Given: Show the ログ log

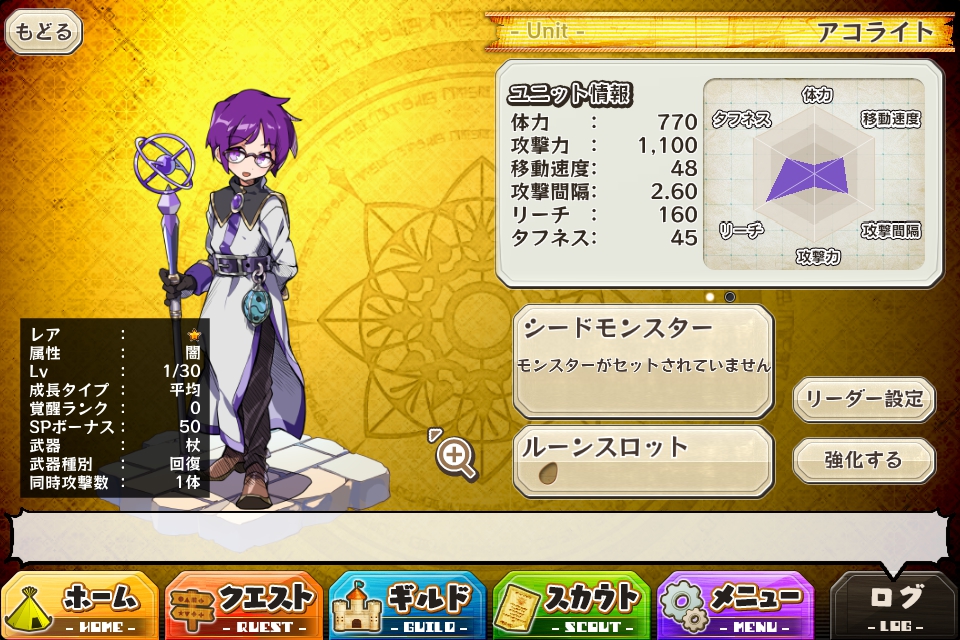Looking at the screenshot, I should [894, 604].
